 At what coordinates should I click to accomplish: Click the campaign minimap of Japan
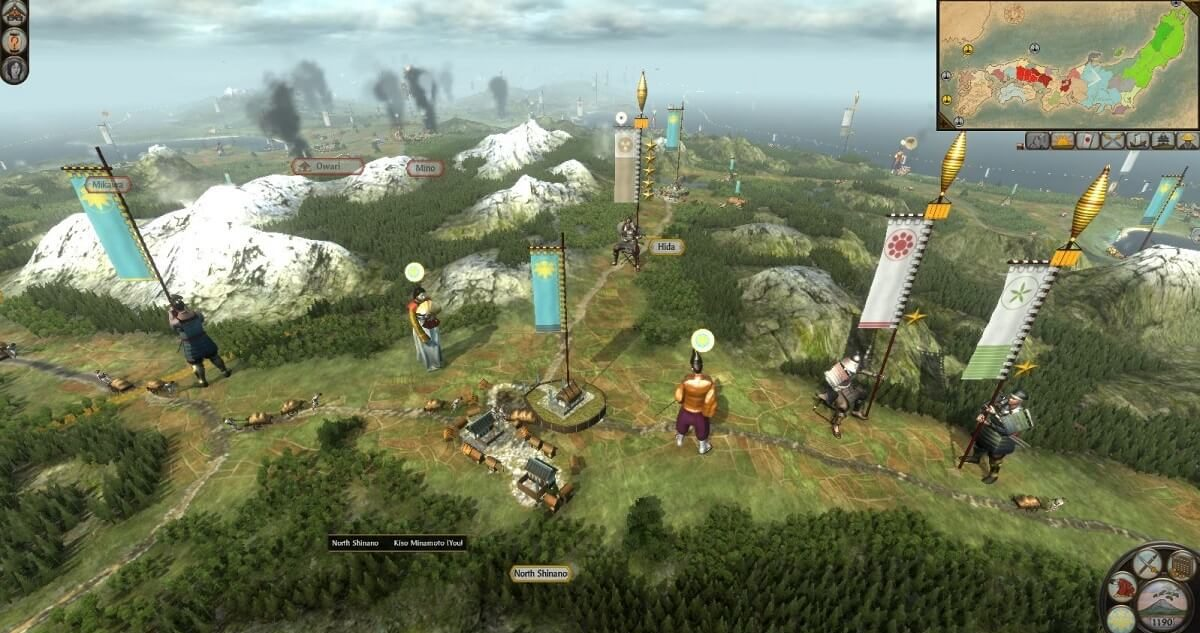(x=1067, y=64)
